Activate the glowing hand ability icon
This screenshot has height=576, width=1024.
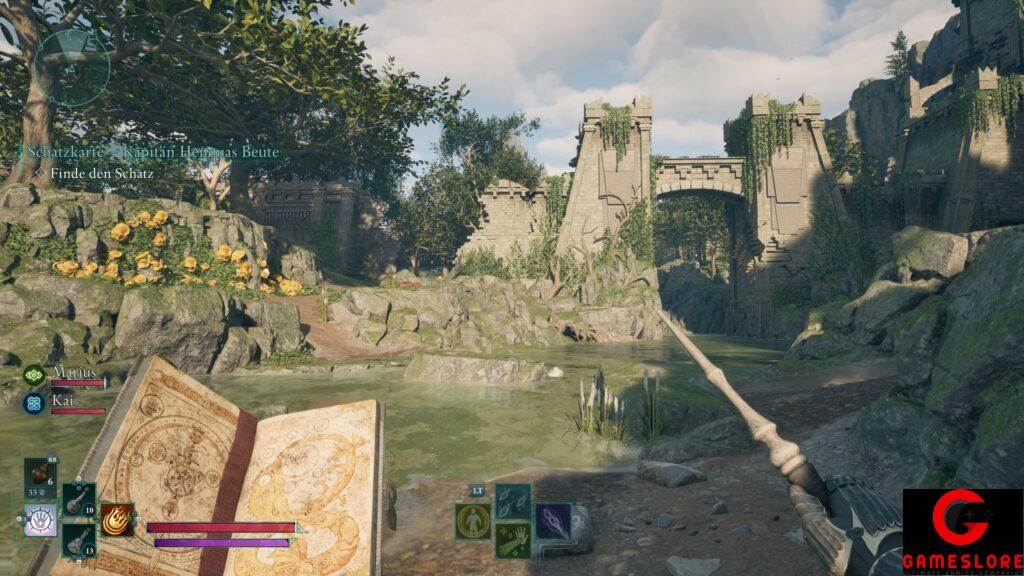[x=40, y=520]
